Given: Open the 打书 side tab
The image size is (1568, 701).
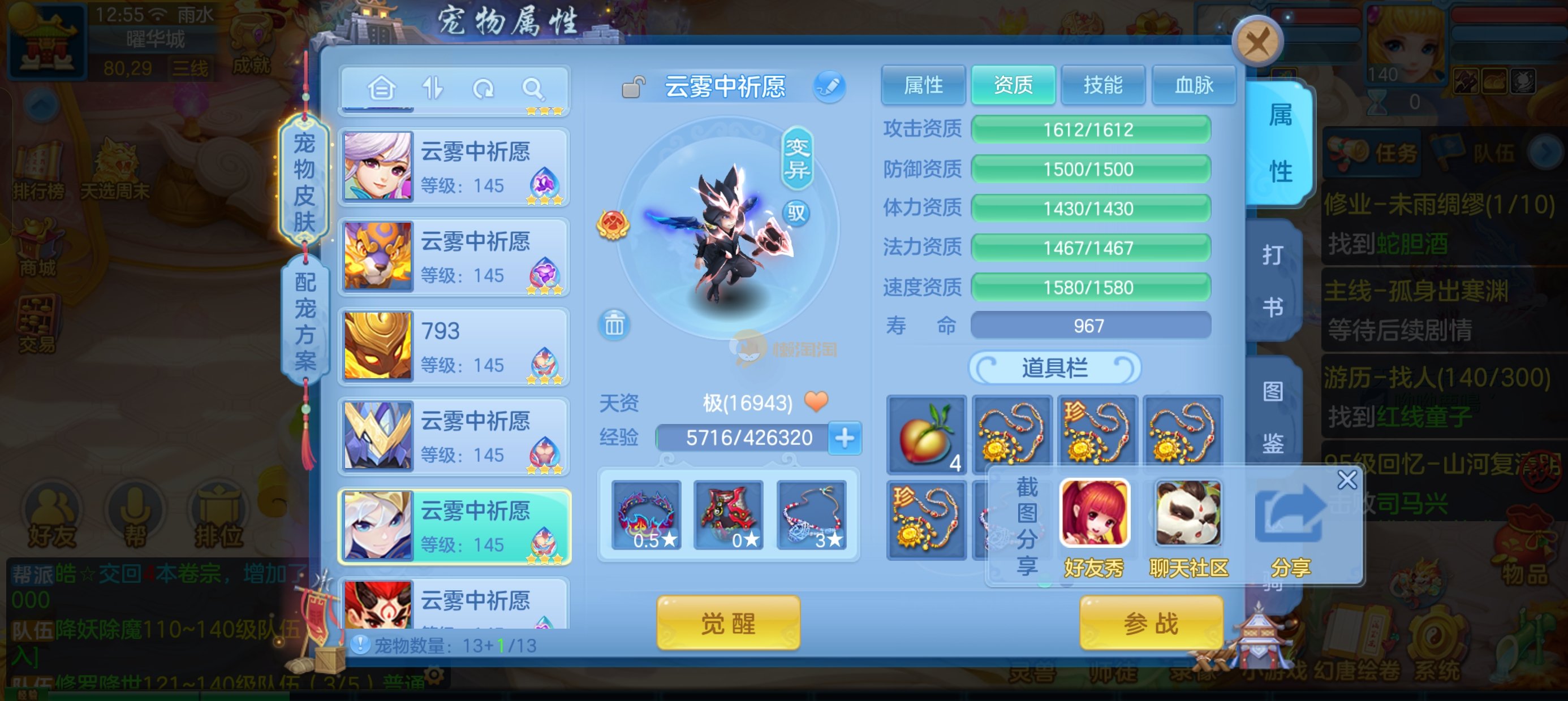Looking at the screenshot, I should tap(1272, 281).
